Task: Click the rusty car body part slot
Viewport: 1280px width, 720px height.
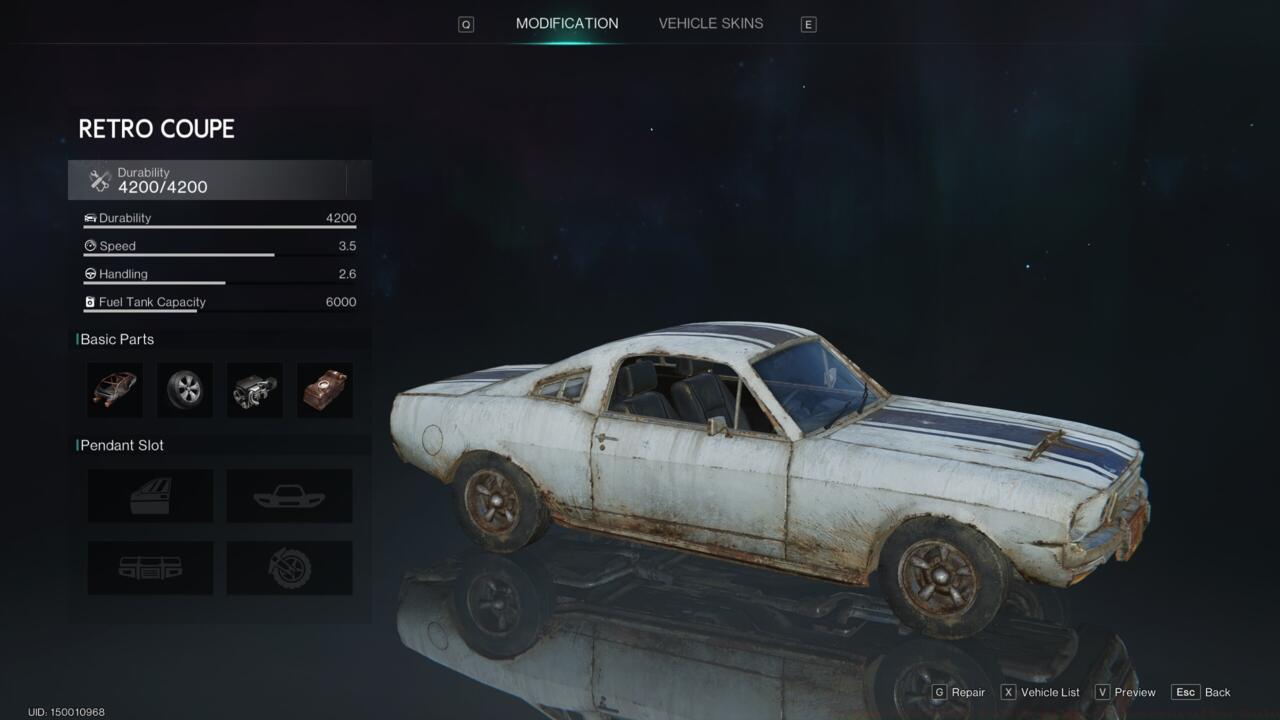Action: pos(324,390)
